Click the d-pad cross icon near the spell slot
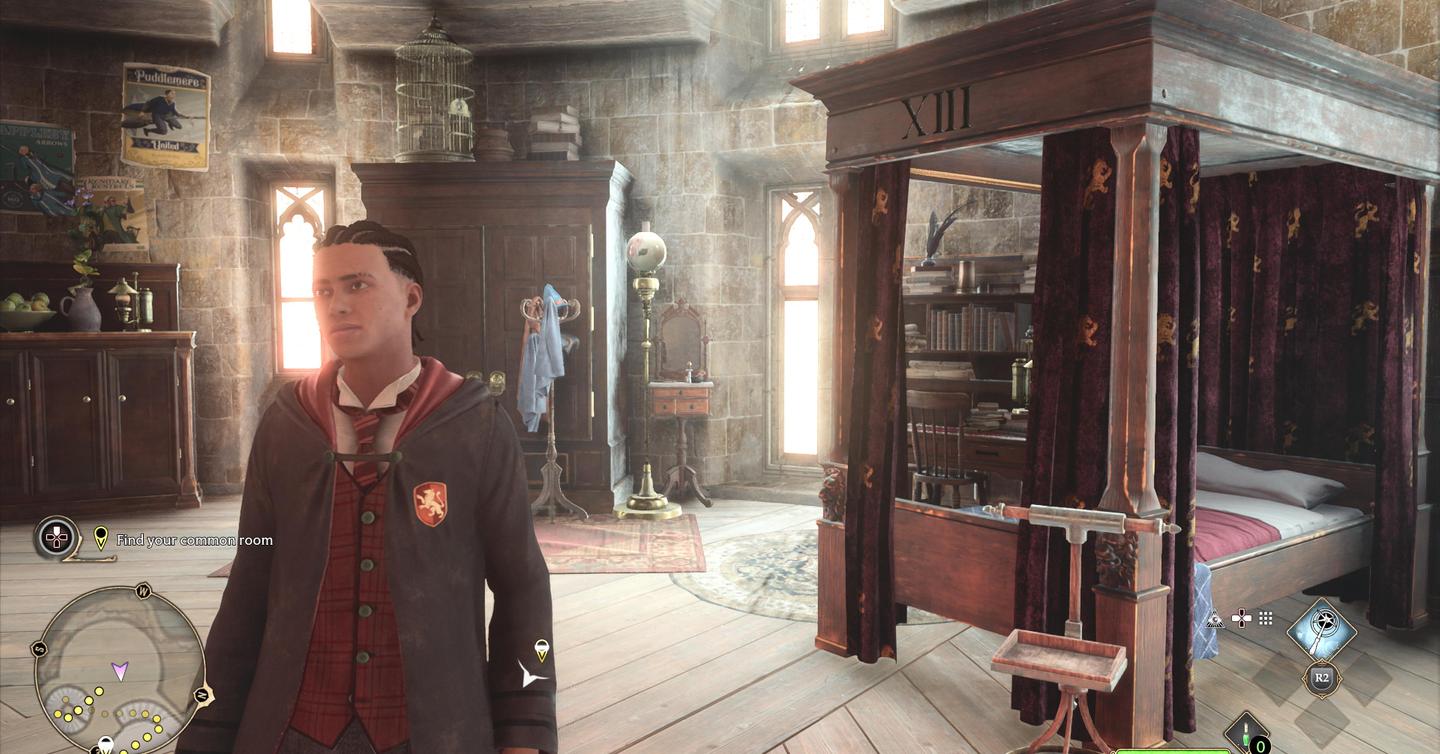This screenshot has width=1440, height=754. (x=1241, y=618)
